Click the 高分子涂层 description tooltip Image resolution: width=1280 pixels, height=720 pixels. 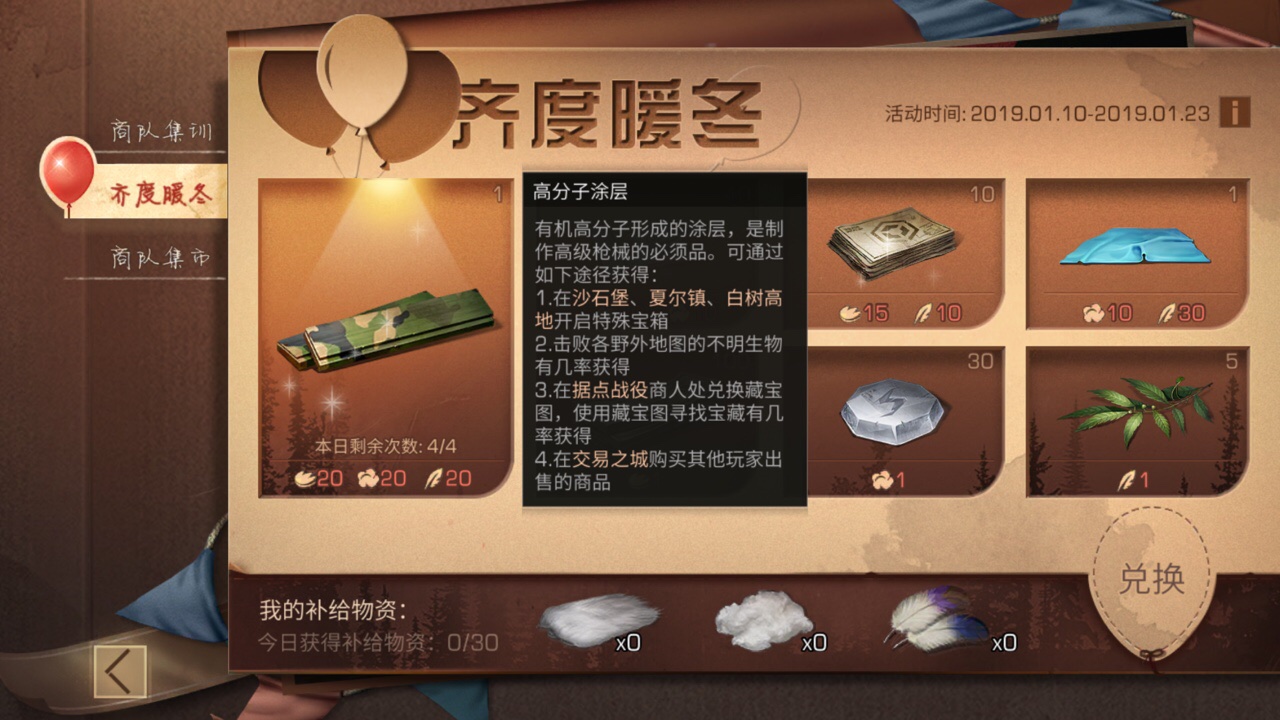pos(660,340)
